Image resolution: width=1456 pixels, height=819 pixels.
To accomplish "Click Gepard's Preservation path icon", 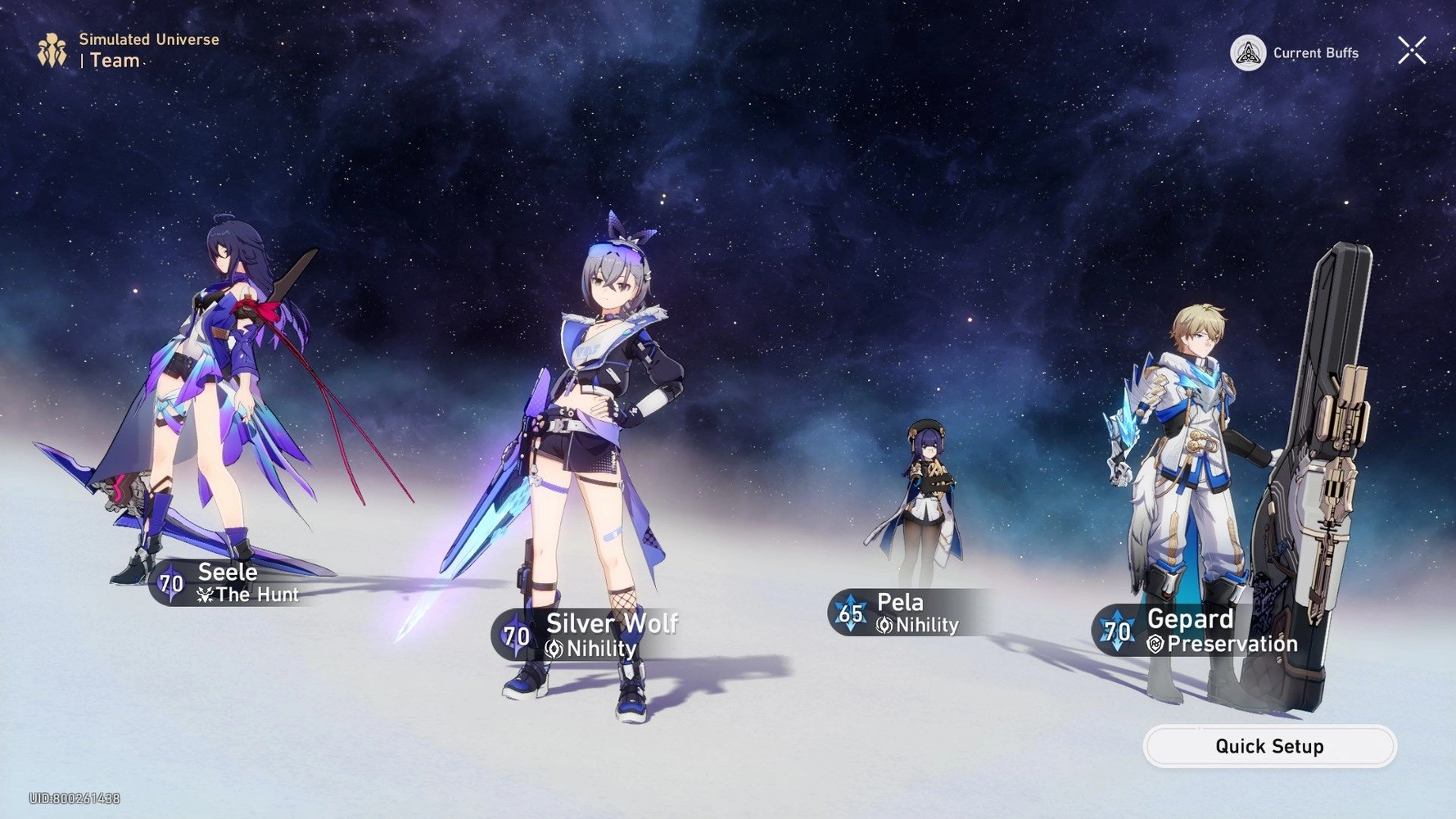I will (1155, 645).
